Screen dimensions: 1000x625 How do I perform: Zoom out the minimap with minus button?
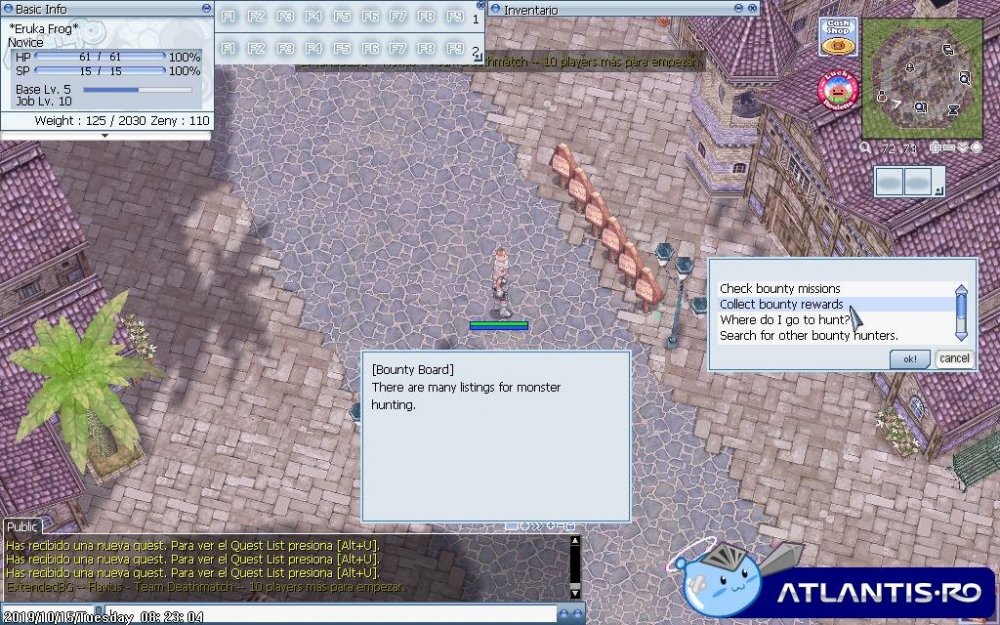click(950, 147)
